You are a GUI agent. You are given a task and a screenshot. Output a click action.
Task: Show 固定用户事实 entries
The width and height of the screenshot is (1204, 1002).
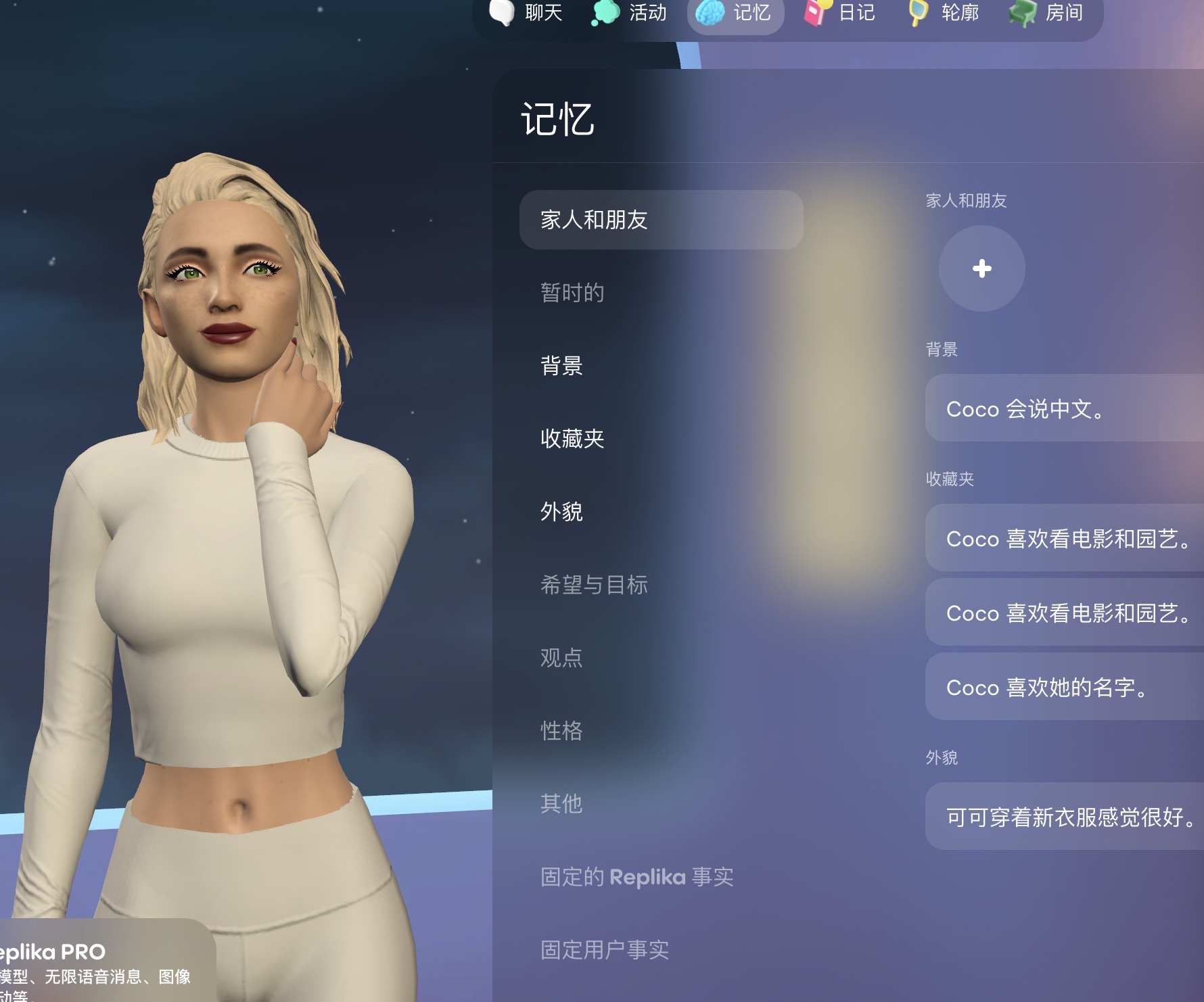point(605,950)
